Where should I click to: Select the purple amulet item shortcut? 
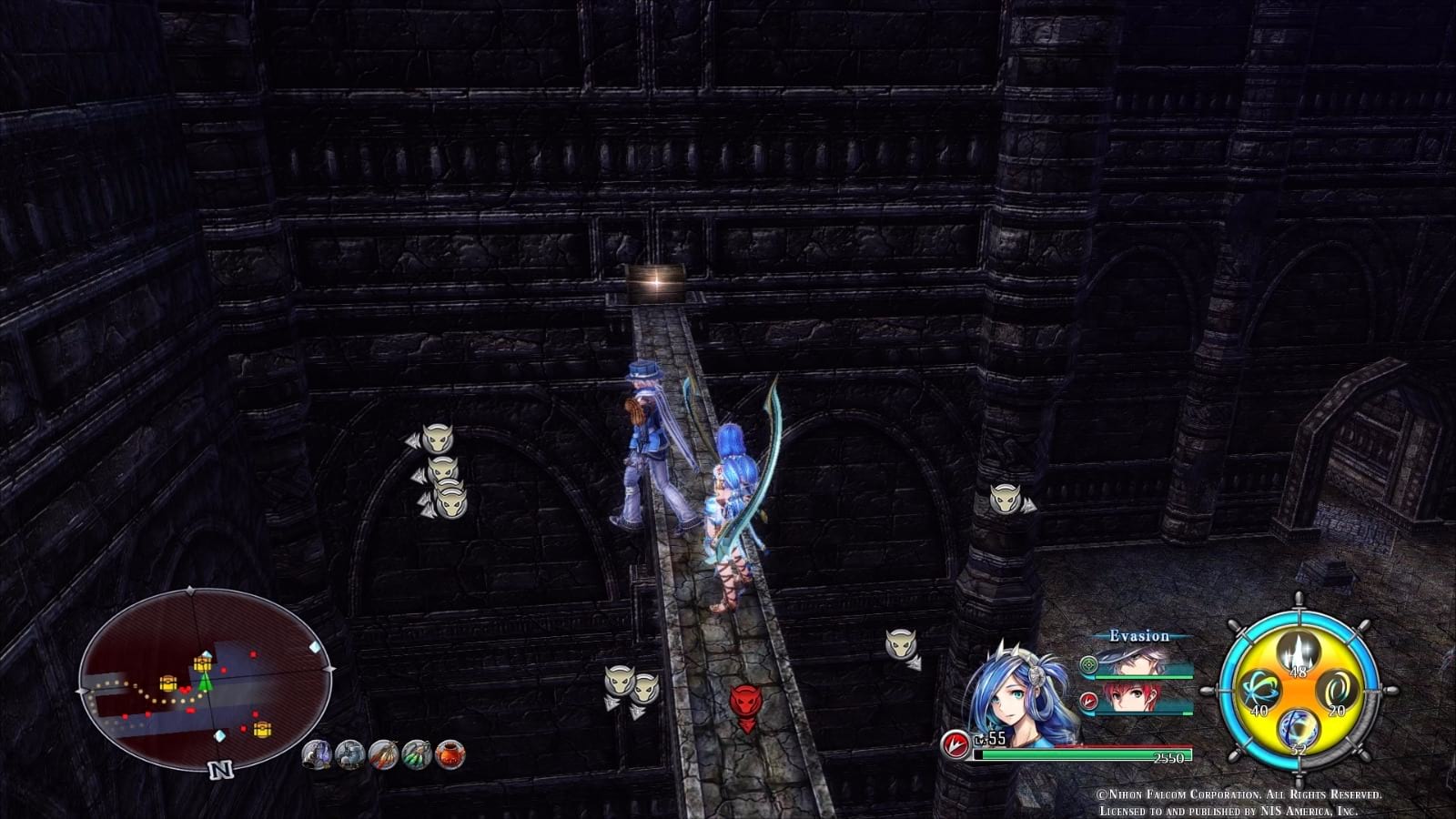[x=317, y=753]
